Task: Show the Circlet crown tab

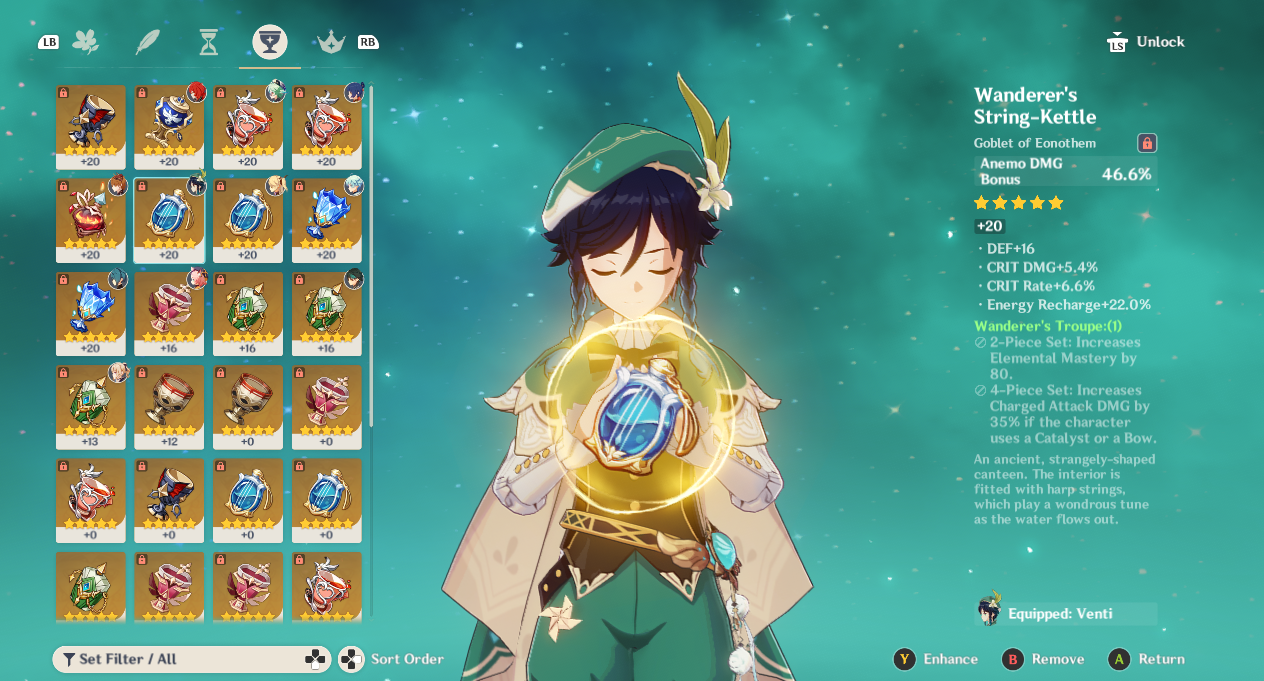Action: click(x=331, y=42)
